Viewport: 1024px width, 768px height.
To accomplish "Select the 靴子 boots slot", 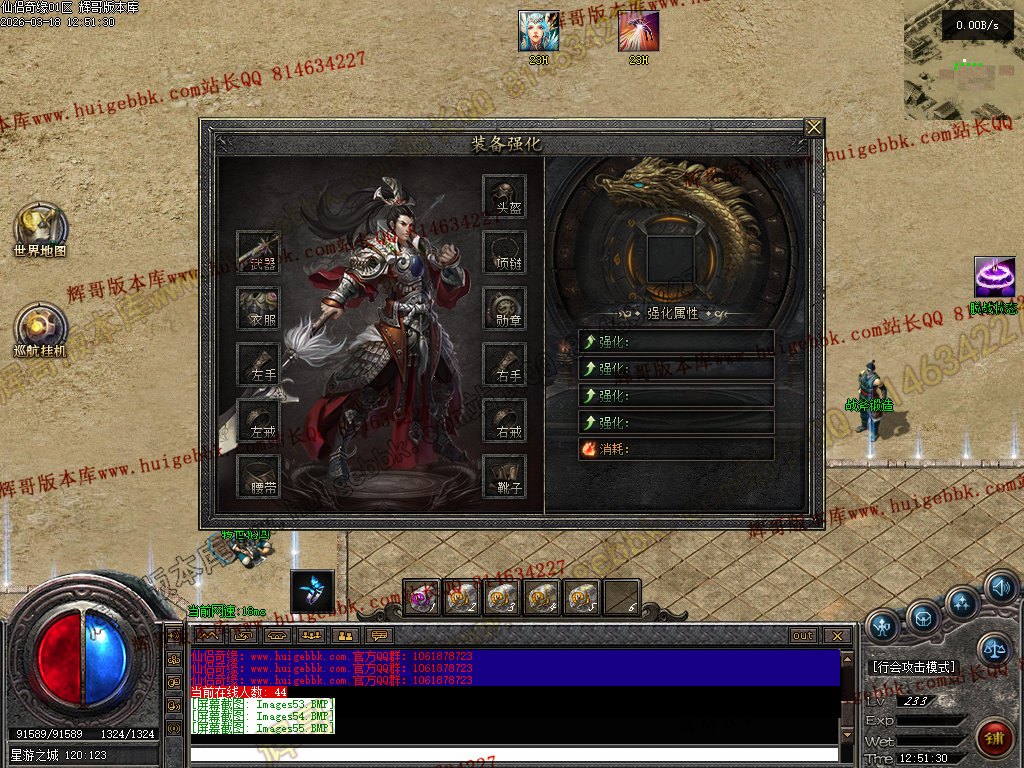I will click(x=505, y=476).
